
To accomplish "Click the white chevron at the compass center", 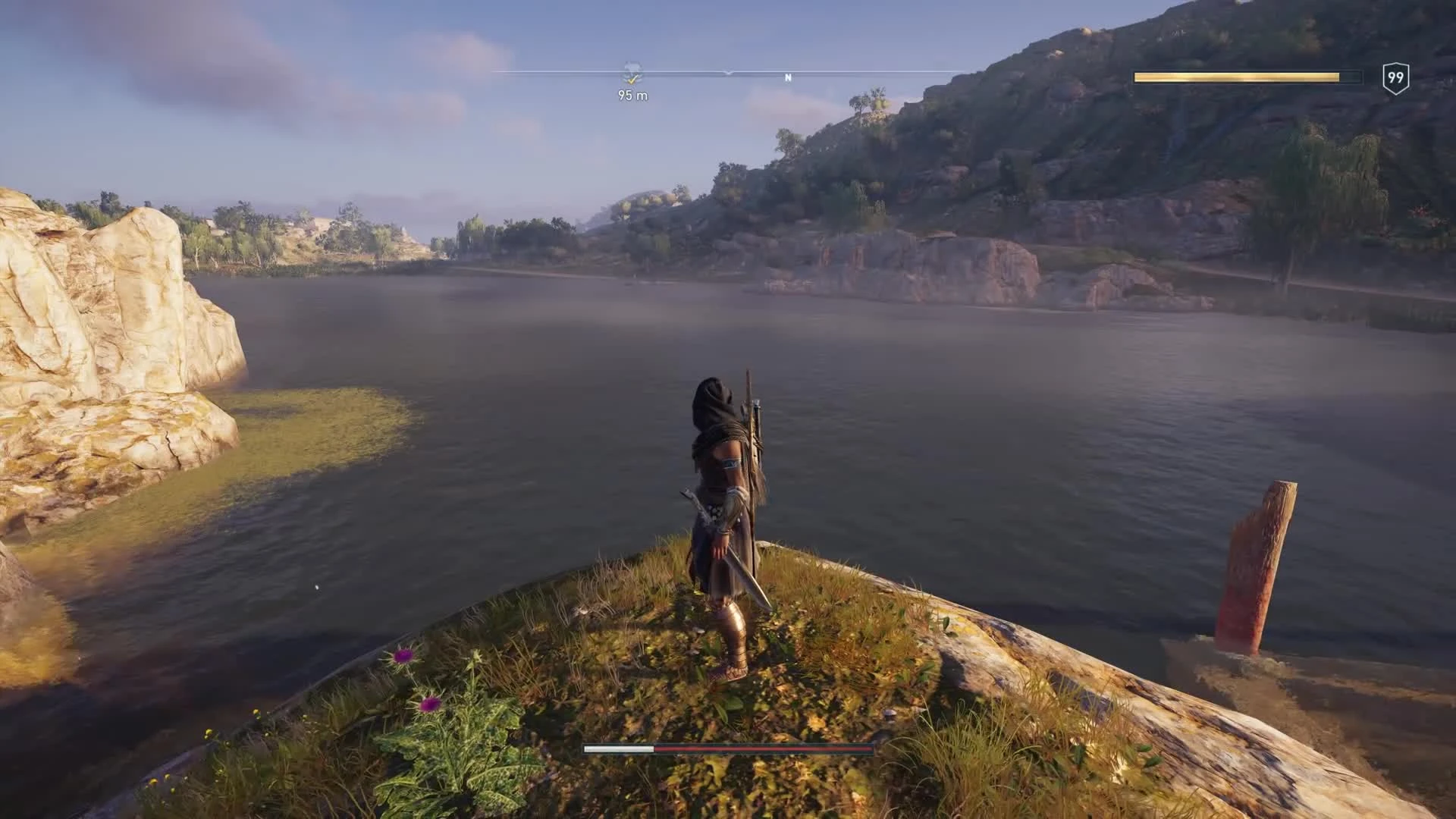I will click(x=728, y=73).
